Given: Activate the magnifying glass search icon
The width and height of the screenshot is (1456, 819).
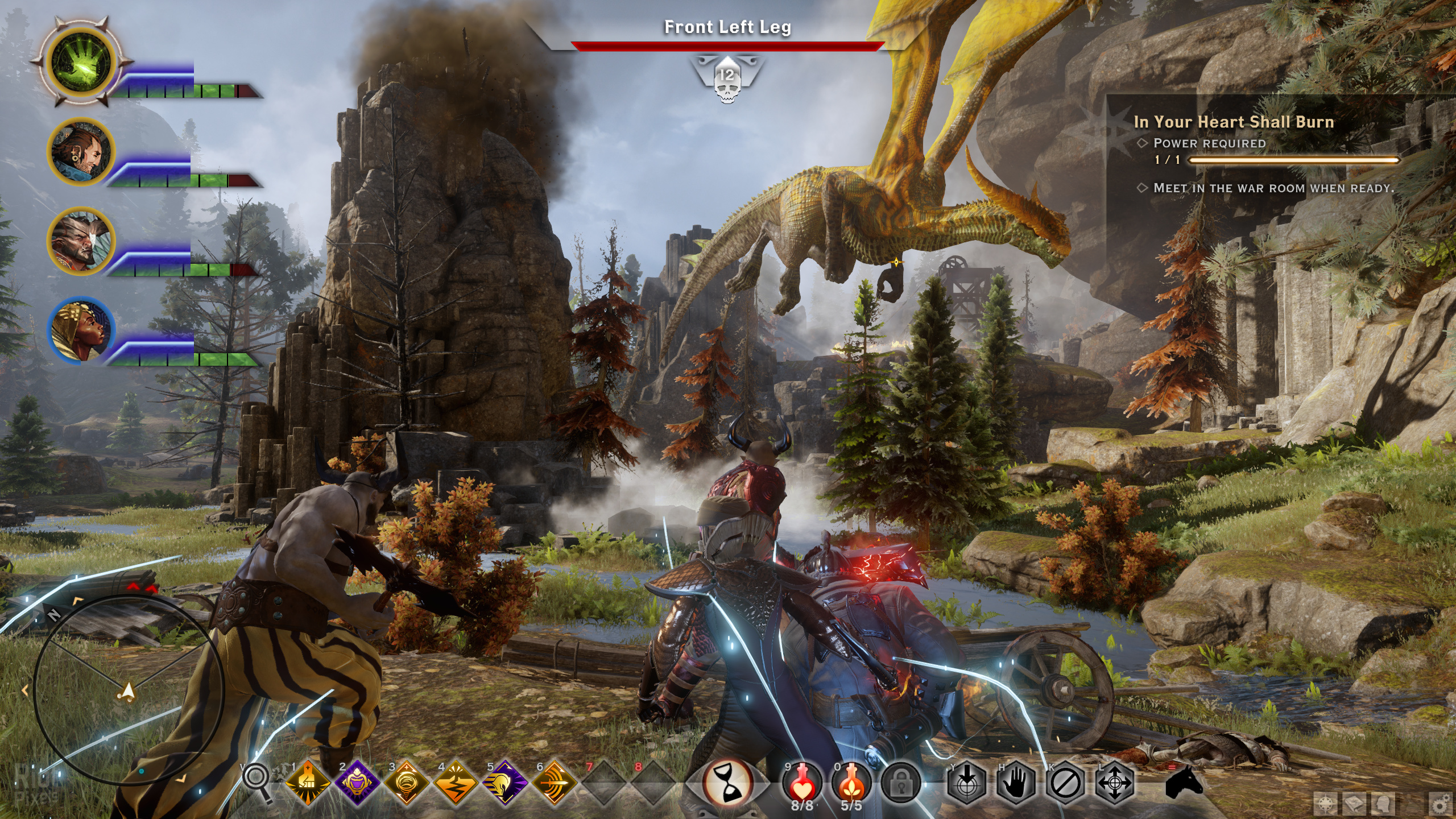Looking at the screenshot, I should (258, 783).
